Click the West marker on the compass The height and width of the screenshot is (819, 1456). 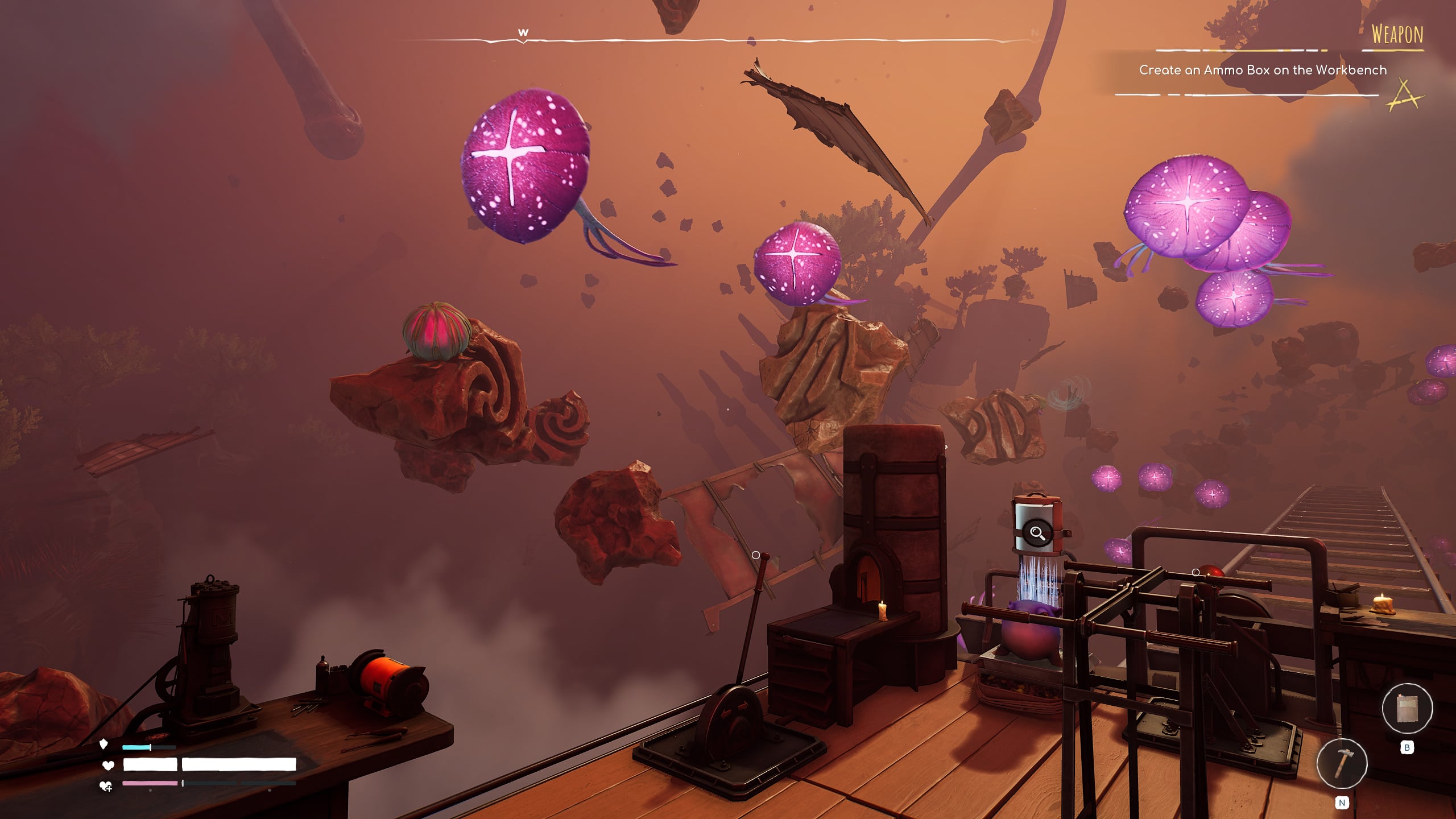tap(523, 33)
